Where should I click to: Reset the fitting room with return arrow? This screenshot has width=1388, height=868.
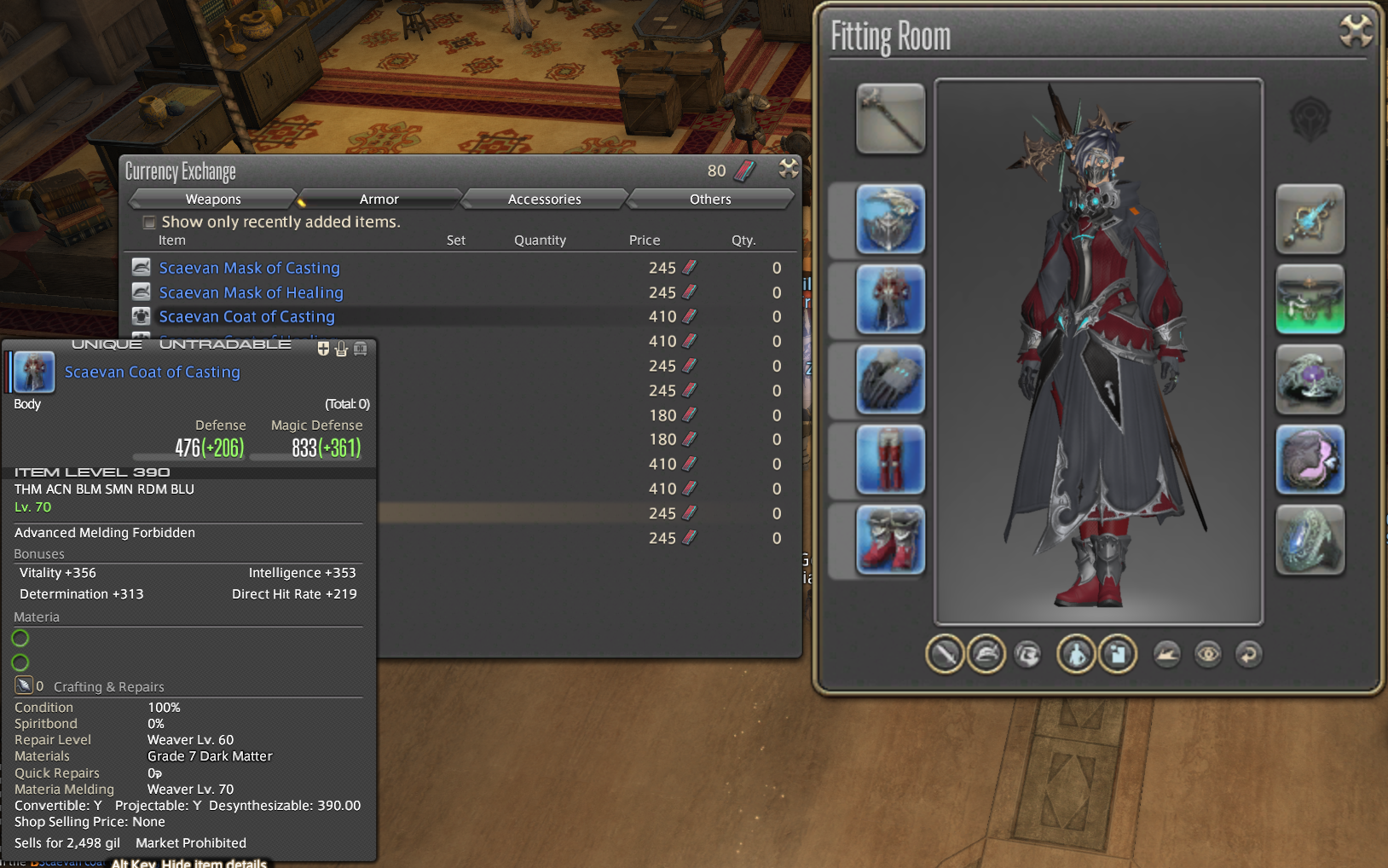click(1248, 655)
